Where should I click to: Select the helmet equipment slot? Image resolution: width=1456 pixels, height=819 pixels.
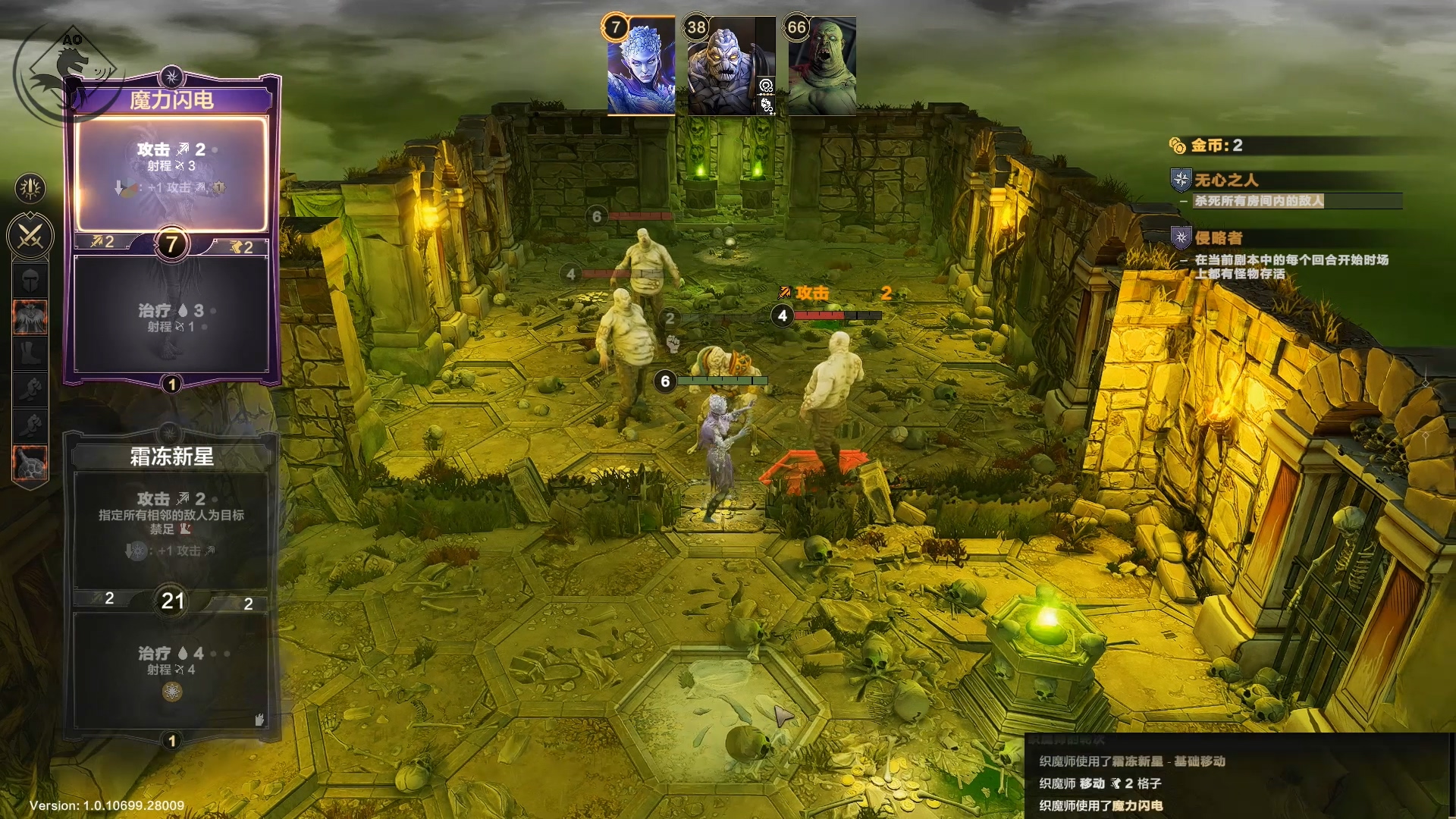(x=30, y=281)
